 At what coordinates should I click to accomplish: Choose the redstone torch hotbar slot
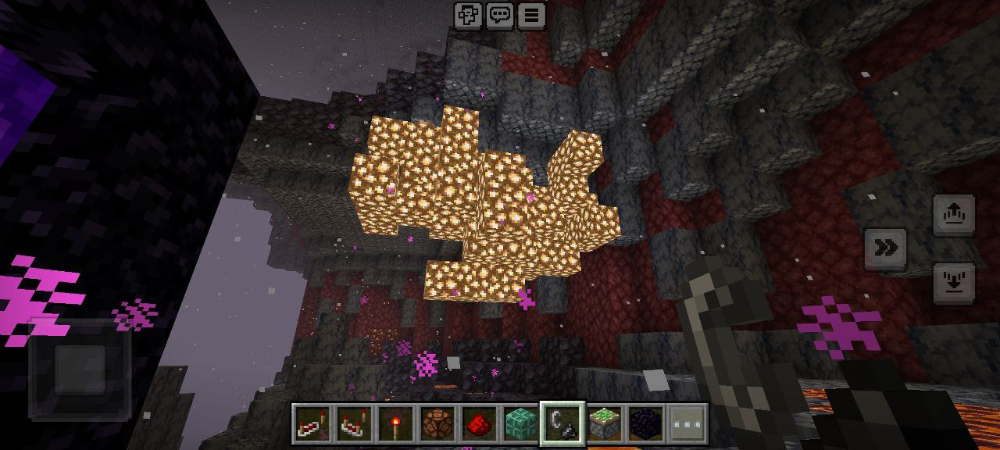click(394, 423)
